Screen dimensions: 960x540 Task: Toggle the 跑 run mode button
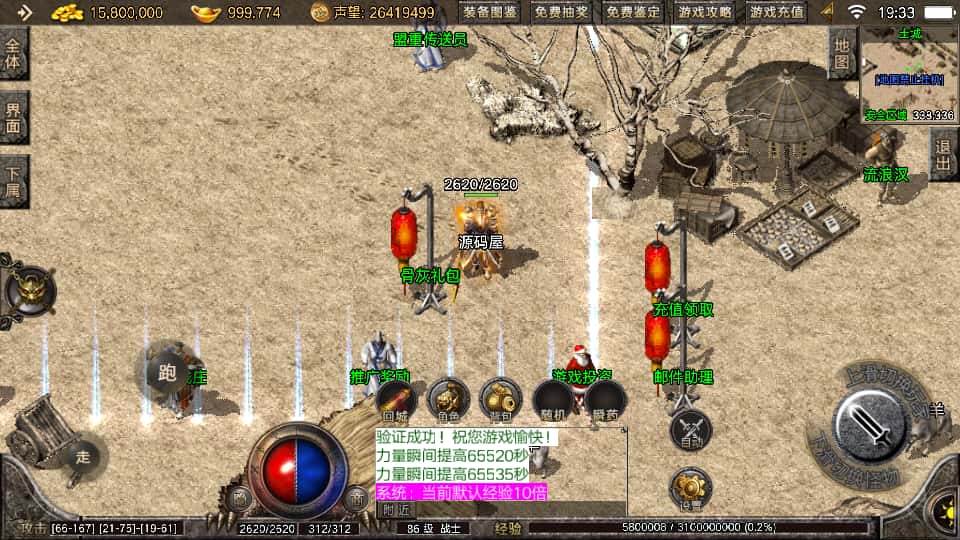pos(166,373)
